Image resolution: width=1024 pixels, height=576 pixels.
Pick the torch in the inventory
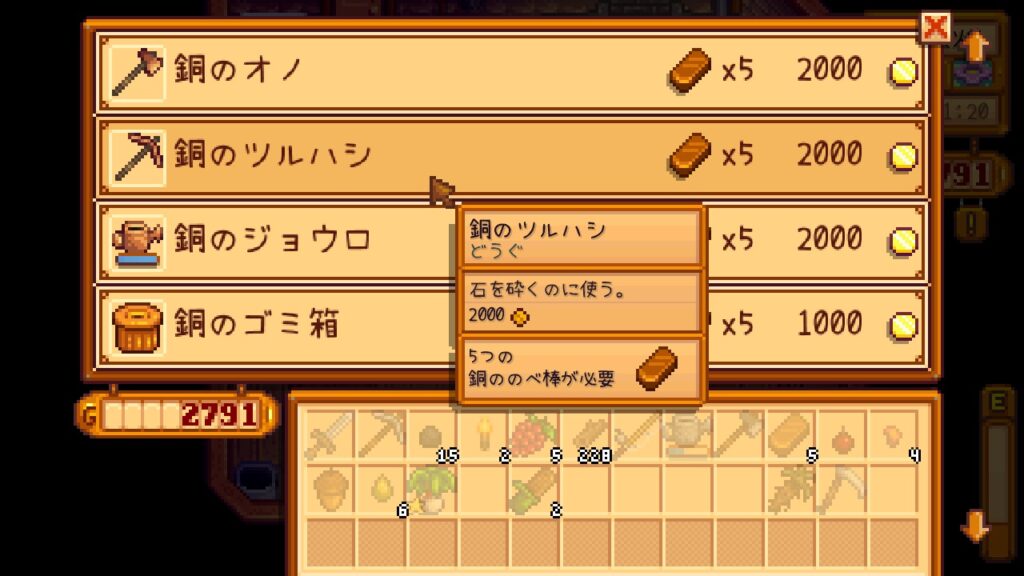pyautogui.click(x=485, y=437)
